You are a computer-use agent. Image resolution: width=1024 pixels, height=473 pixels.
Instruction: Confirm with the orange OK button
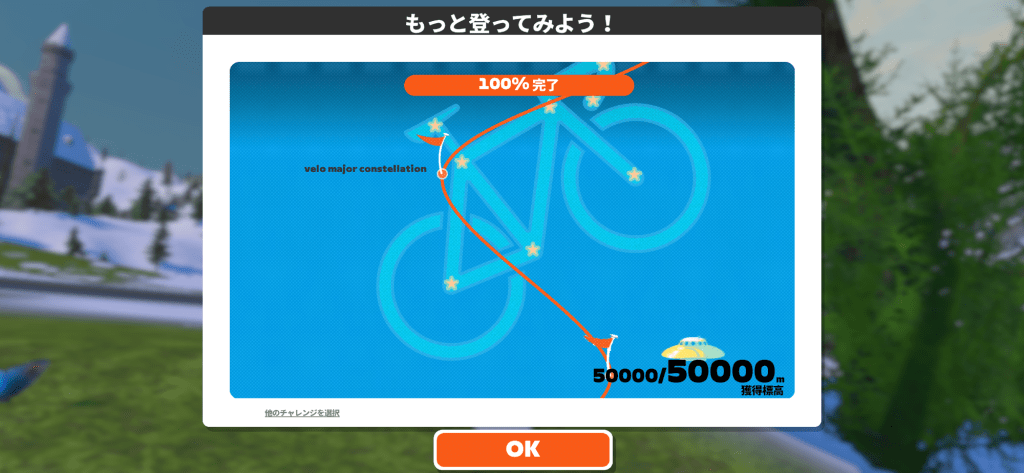522,450
